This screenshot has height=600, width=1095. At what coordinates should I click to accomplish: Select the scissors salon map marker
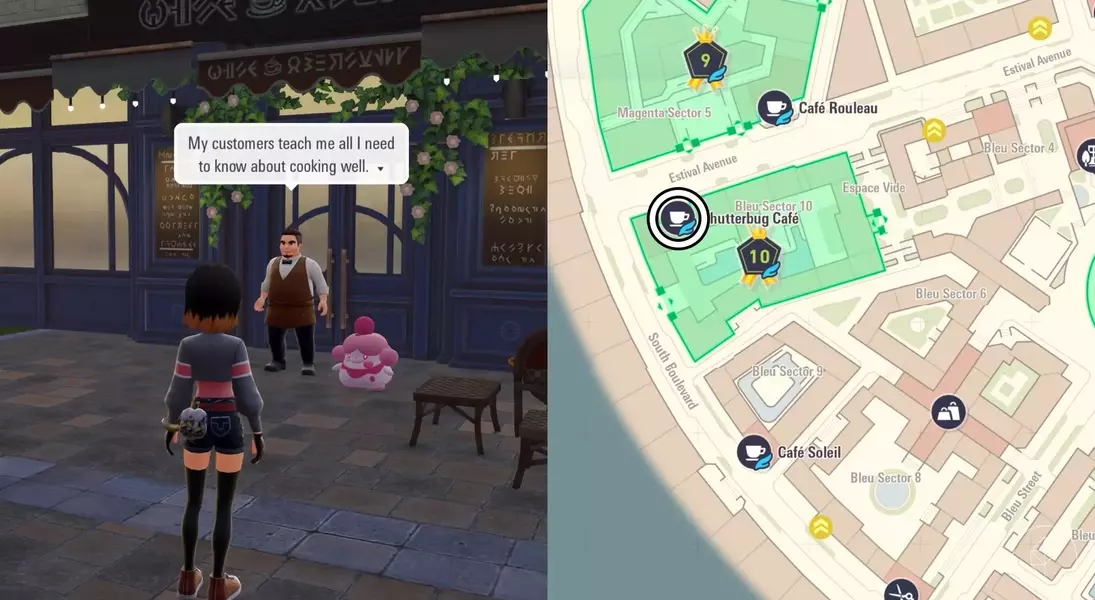(901, 590)
